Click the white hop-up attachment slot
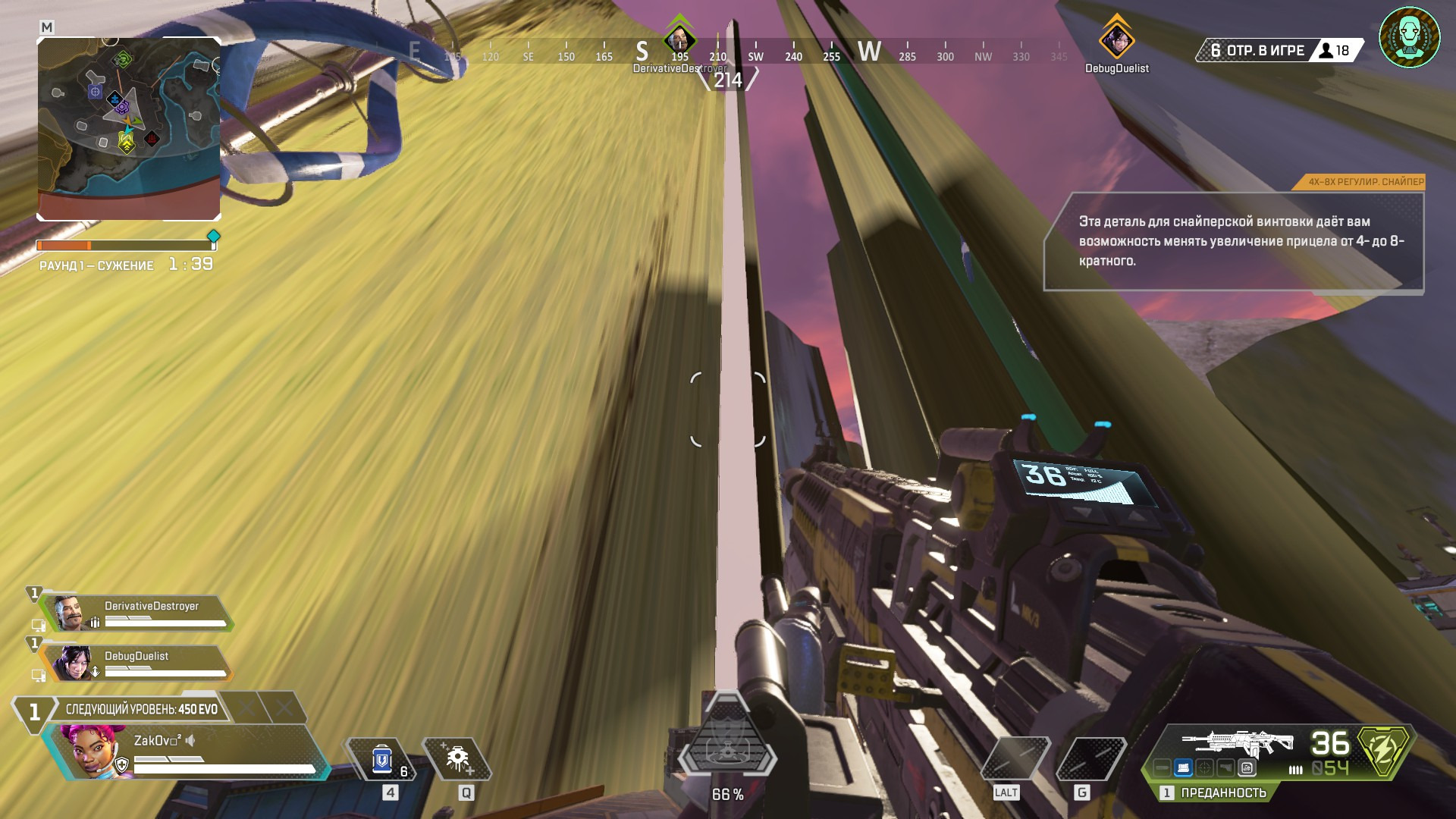Viewport: 1456px width, 819px height. [1247, 768]
